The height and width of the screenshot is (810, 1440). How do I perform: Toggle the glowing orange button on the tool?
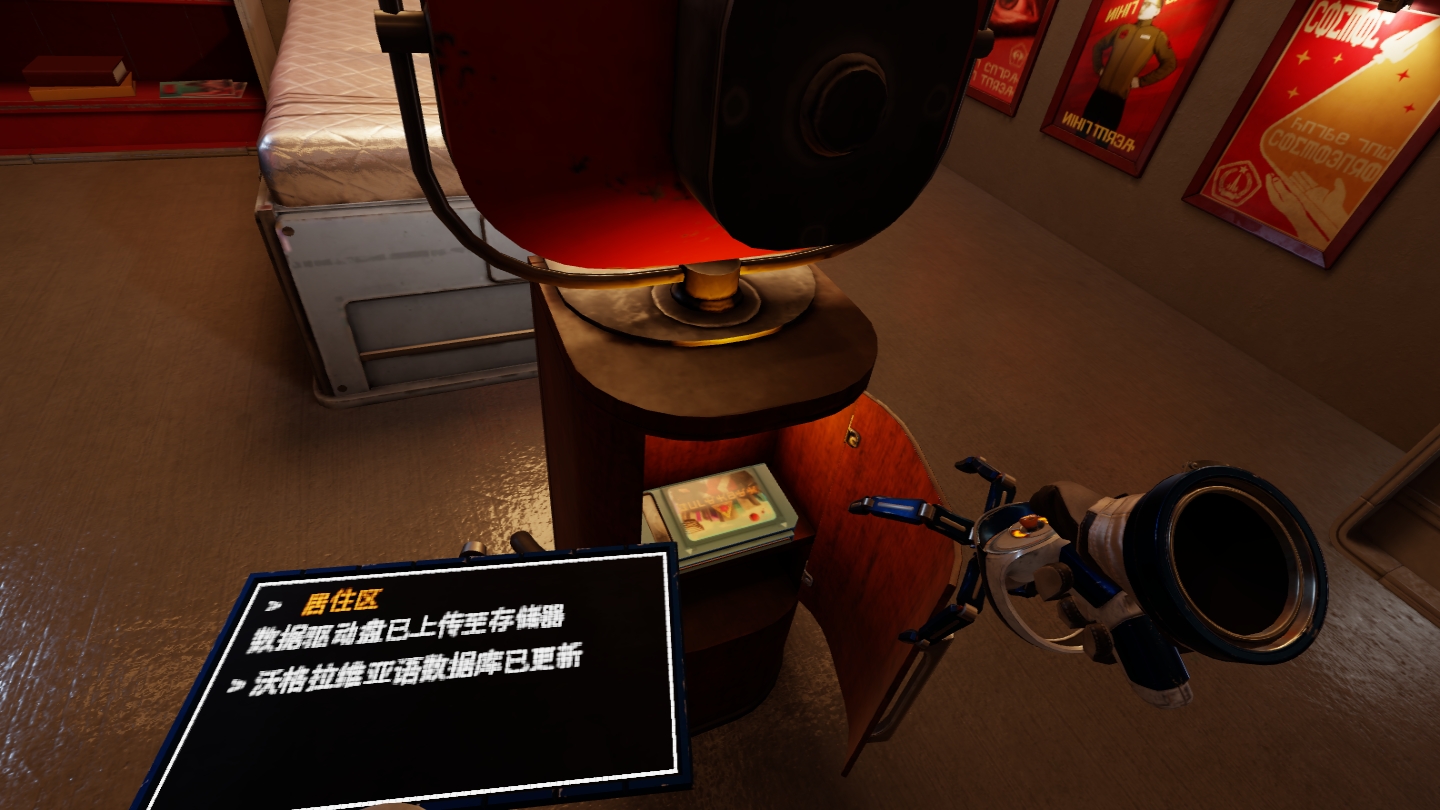pyautogui.click(x=1028, y=522)
